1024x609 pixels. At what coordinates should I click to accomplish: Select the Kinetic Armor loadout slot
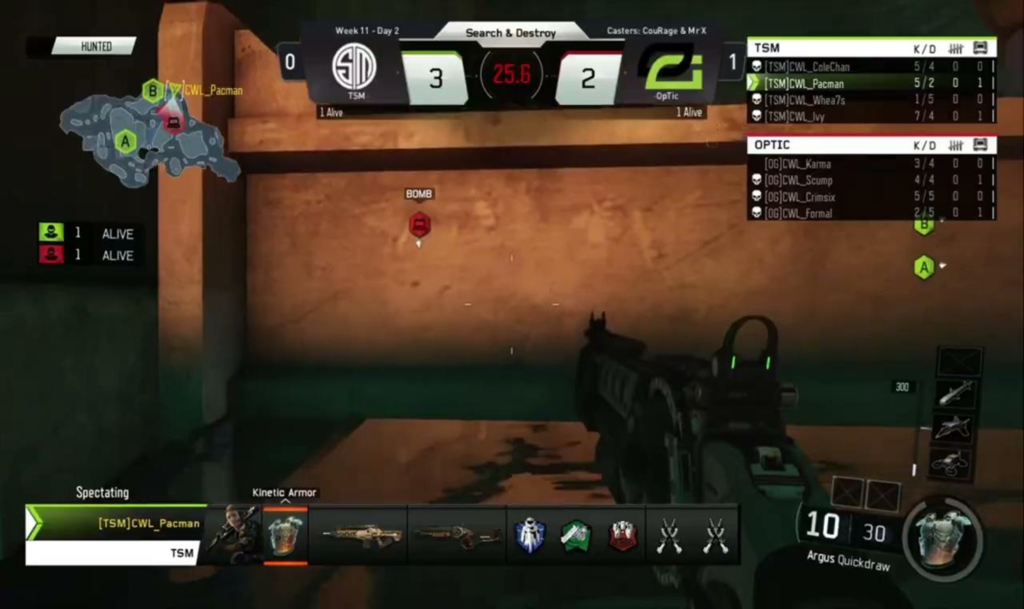click(285, 535)
